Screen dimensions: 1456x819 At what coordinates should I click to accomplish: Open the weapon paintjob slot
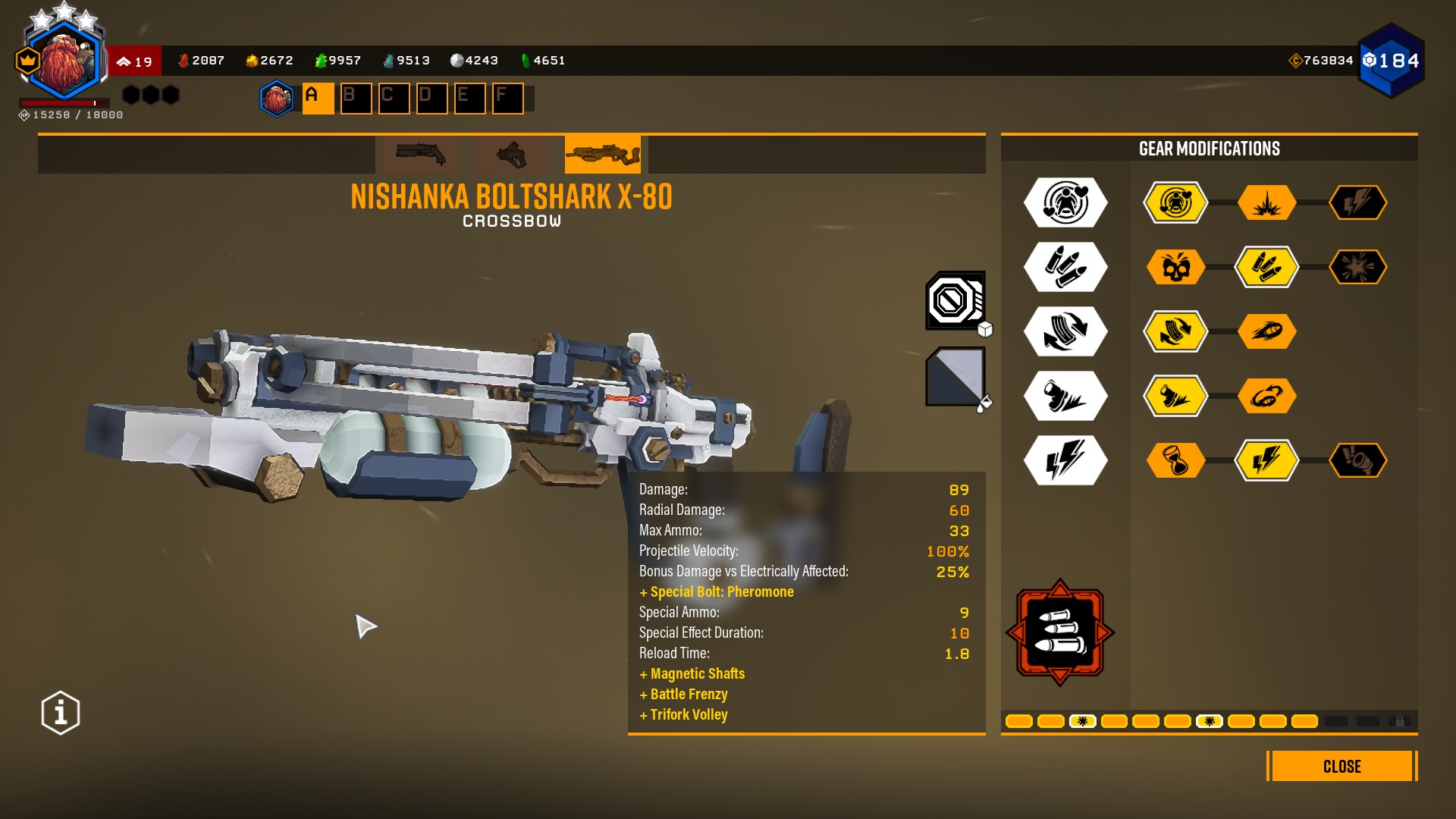pyautogui.click(x=955, y=377)
